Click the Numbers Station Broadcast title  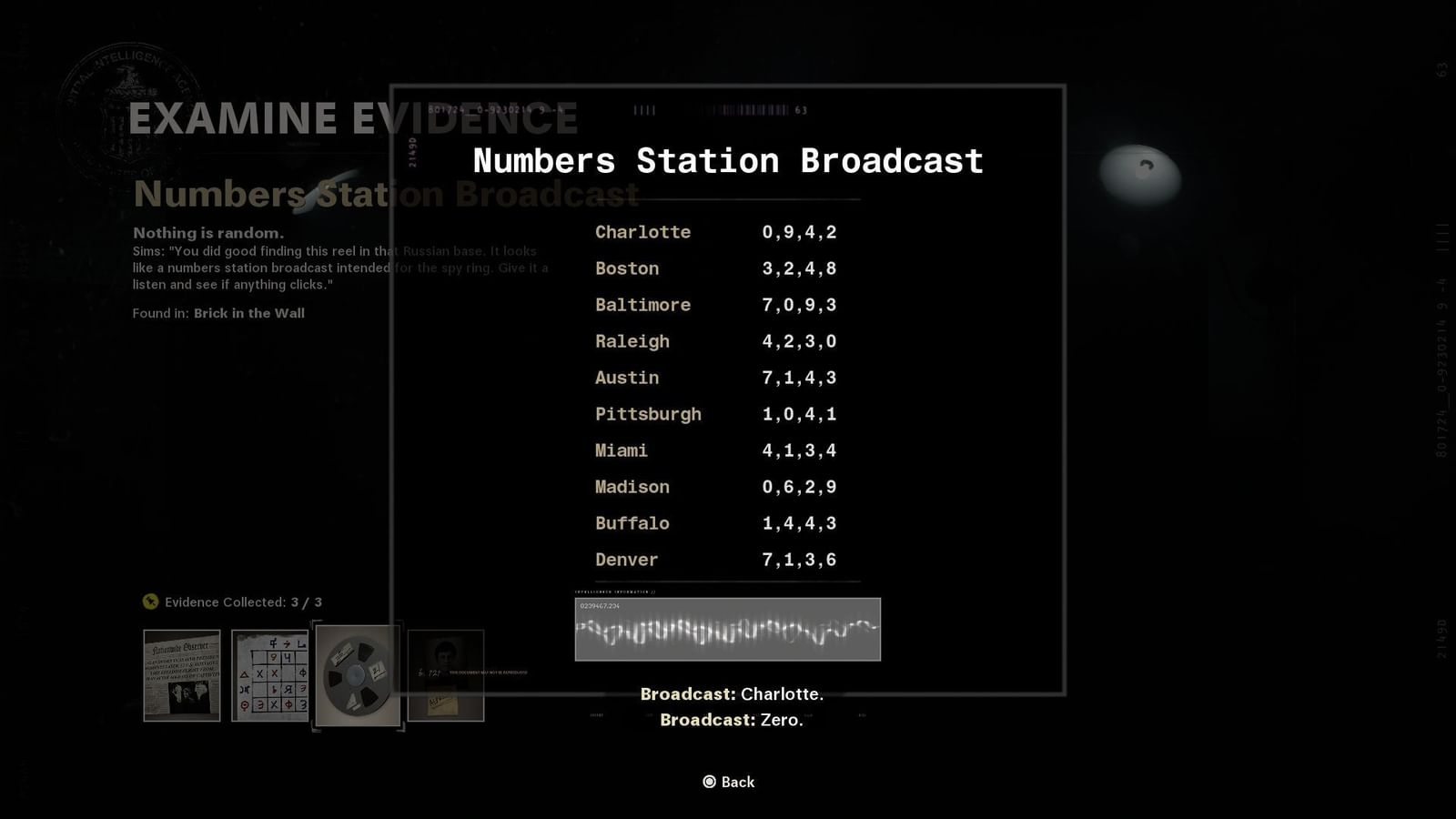click(x=727, y=161)
